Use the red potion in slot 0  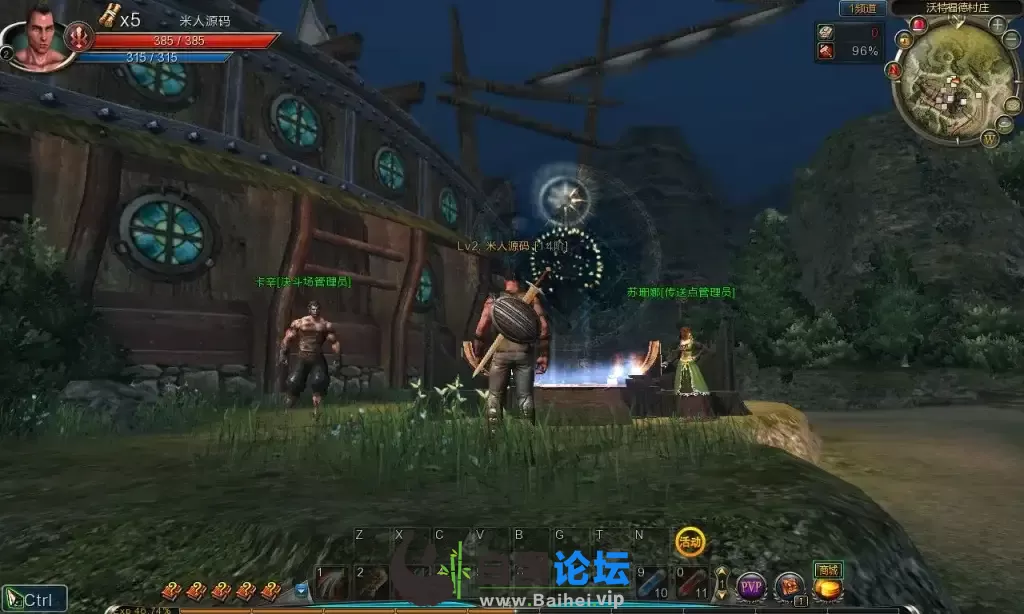click(693, 583)
